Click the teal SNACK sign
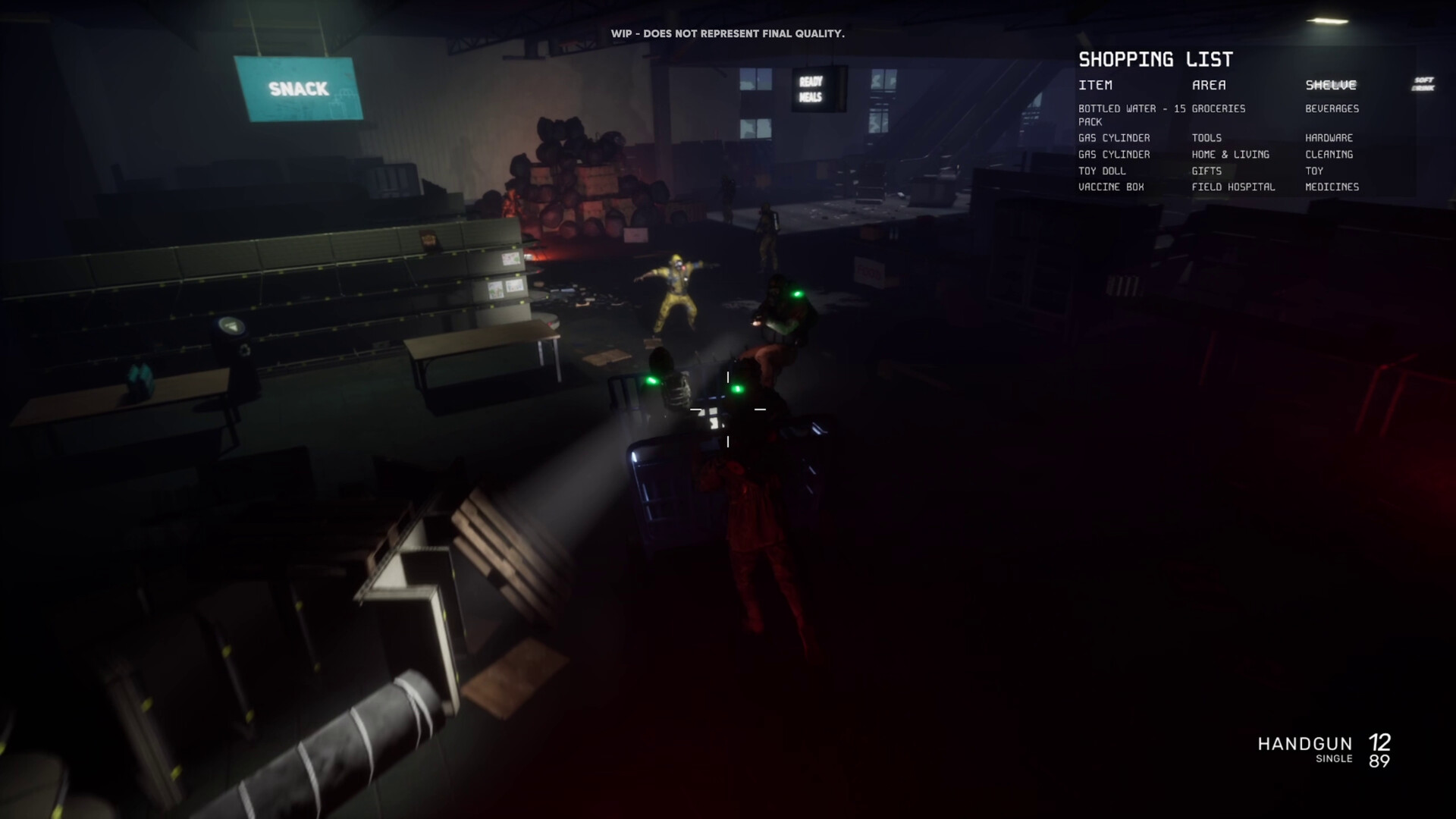Image resolution: width=1456 pixels, height=819 pixels. click(299, 88)
